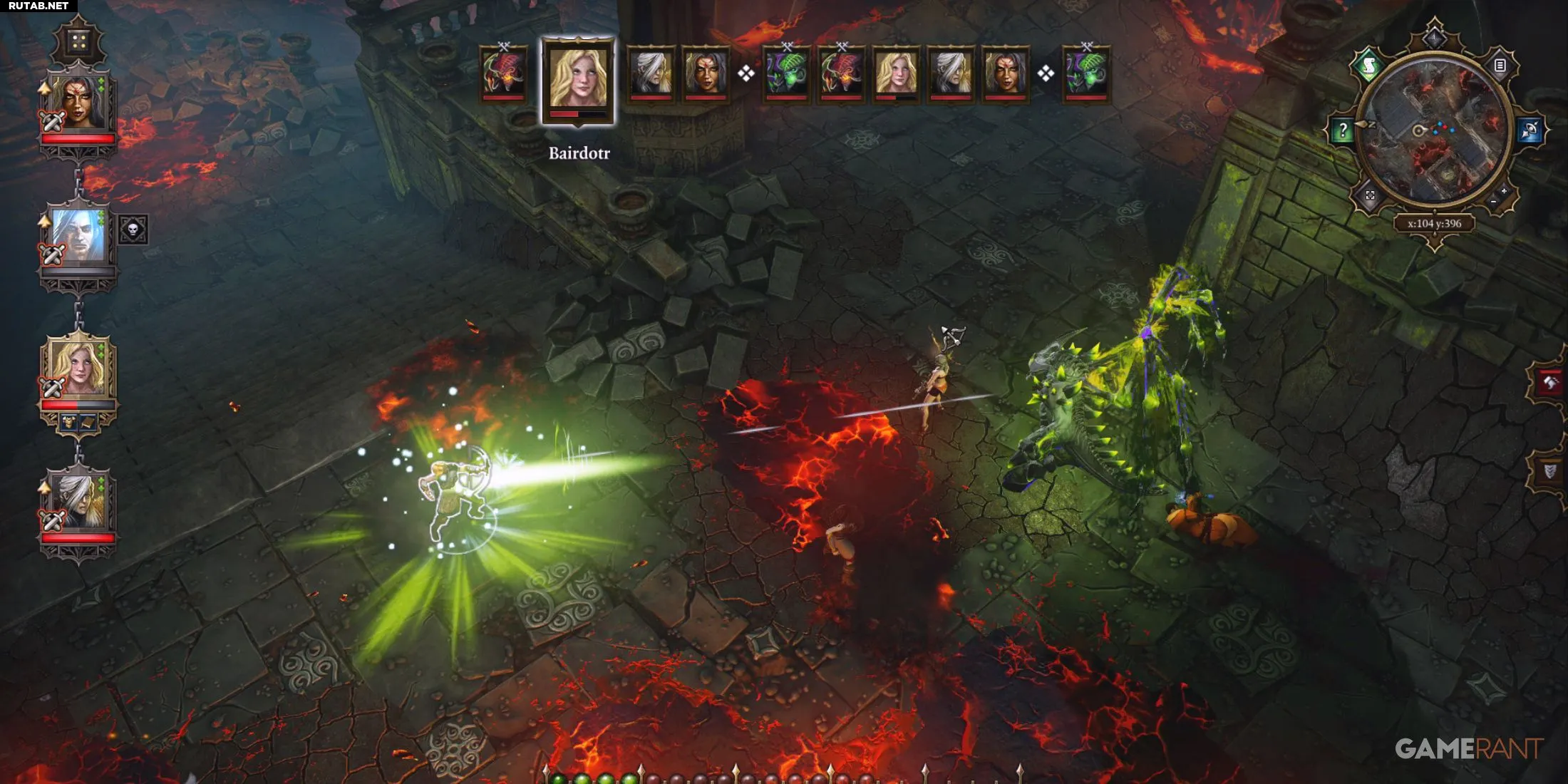The image size is (1568, 784).
Task: Click the green question mark button
Action: click(1343, 130)
